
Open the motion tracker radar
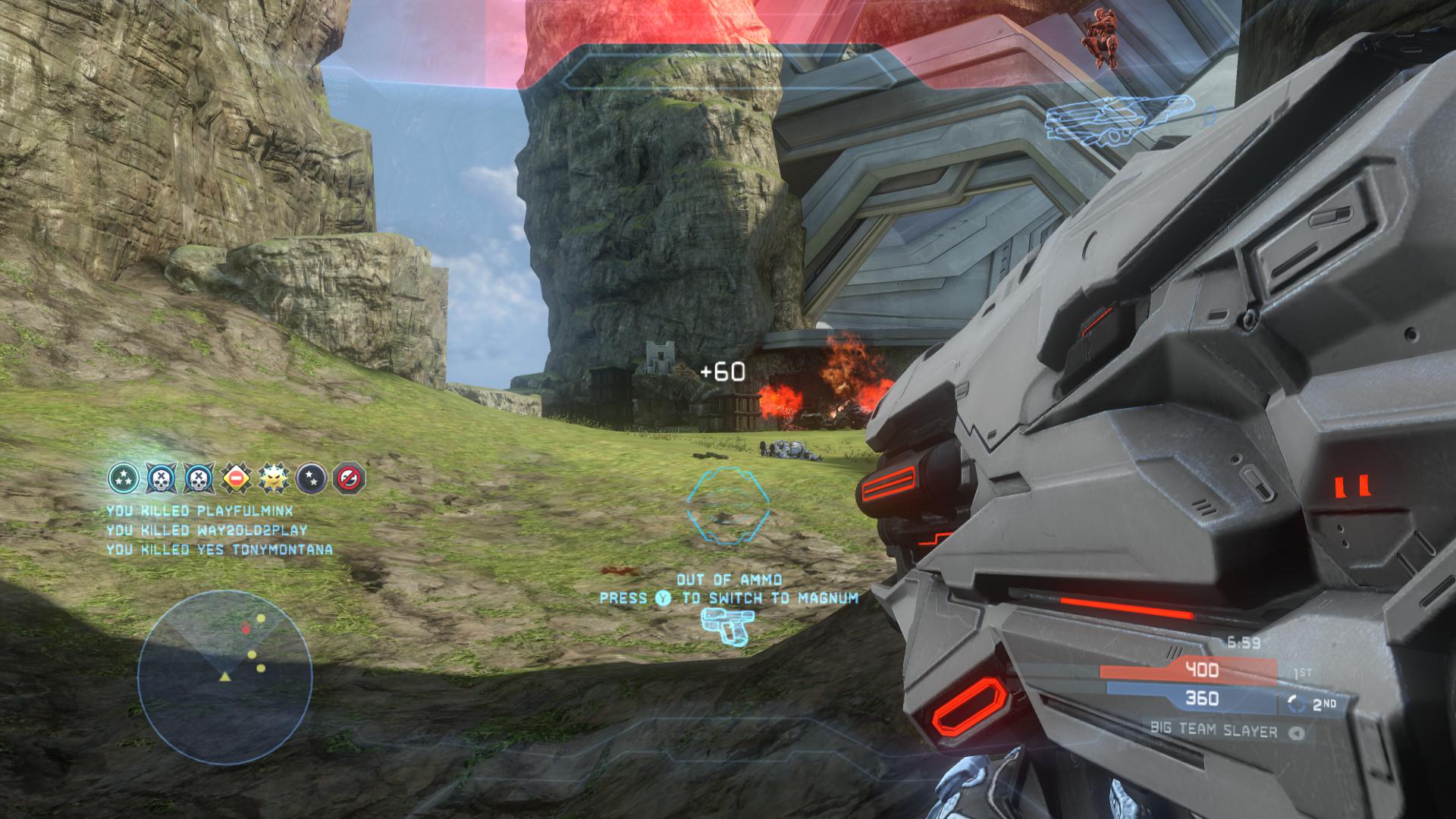[225, 678]
